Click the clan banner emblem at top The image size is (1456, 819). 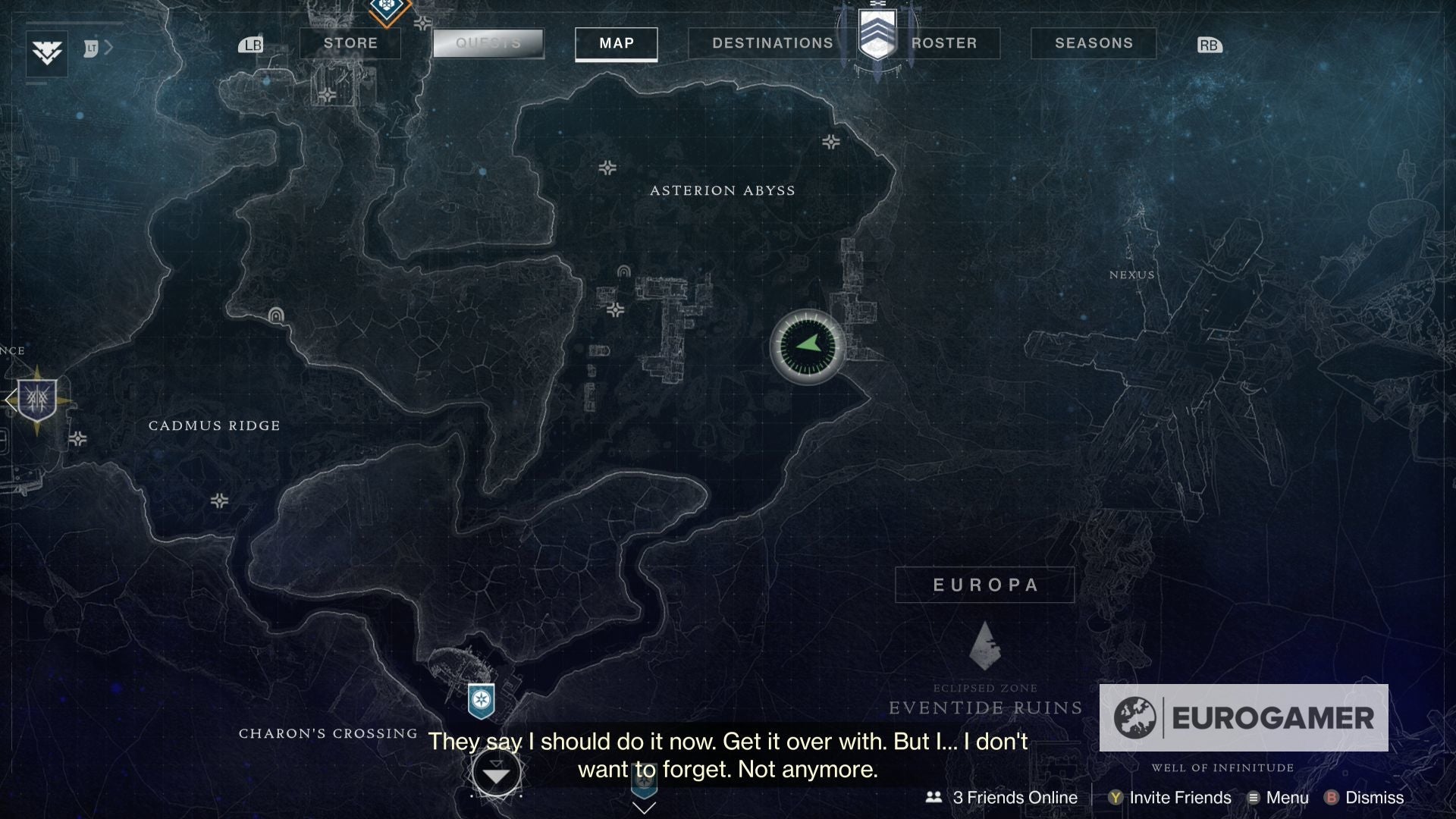click(877, 34)
